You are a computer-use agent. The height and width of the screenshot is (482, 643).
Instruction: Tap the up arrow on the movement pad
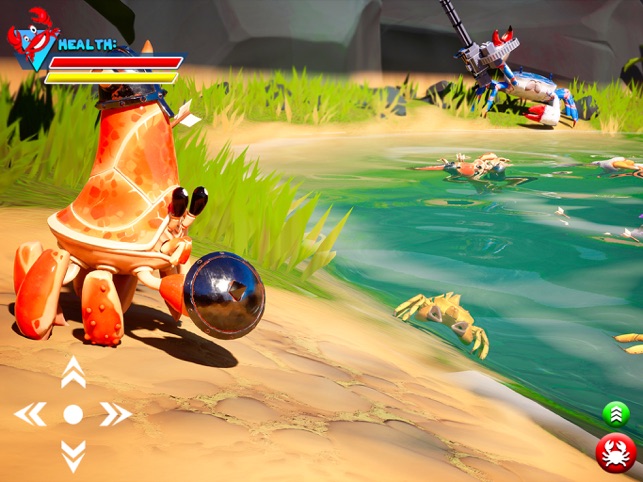click(x=73, y=373)
